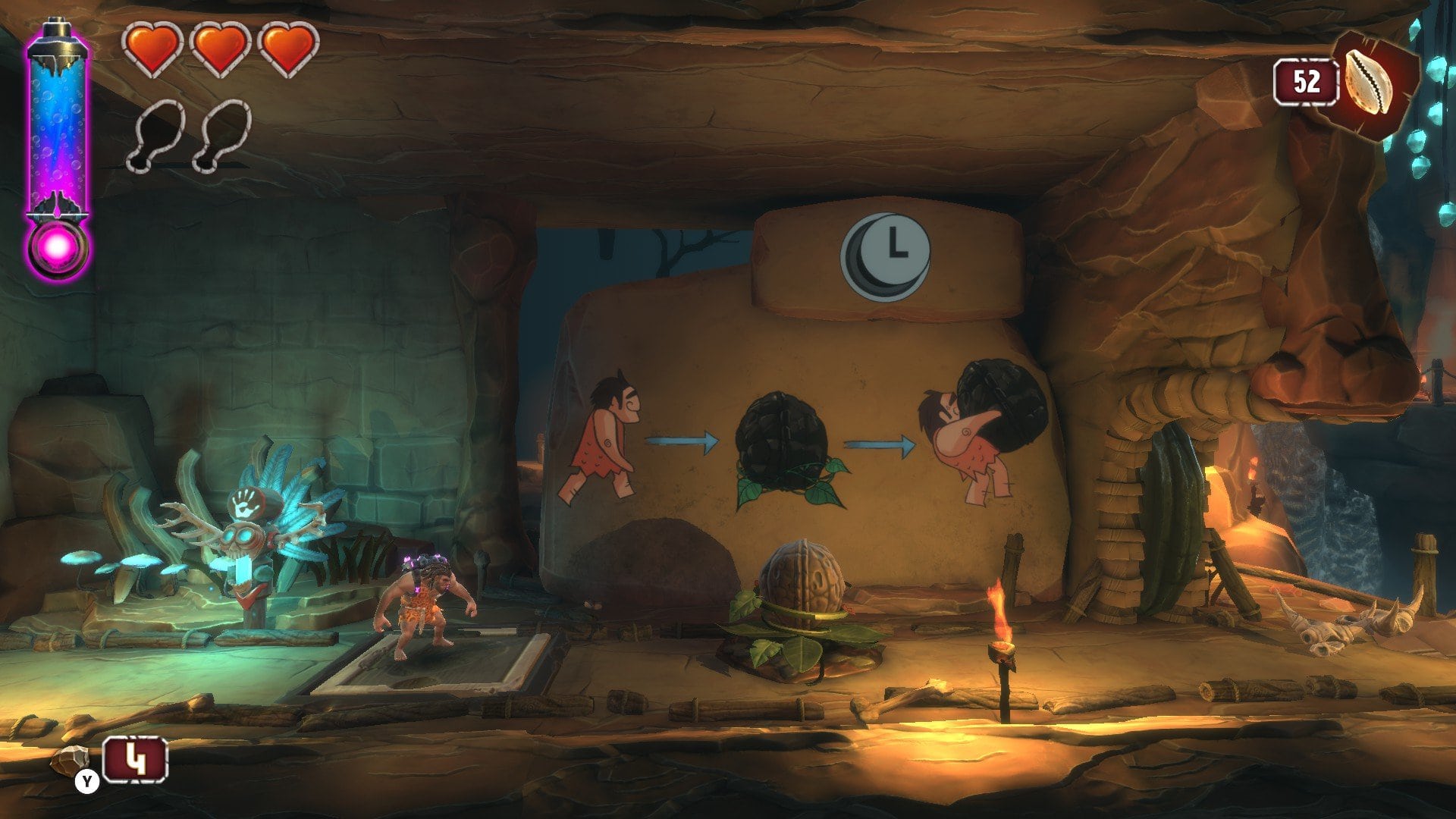The height and width of the screenshot is (819, 1456).
Task: Select the throwing rock item icon
Action: pos(70,760)
